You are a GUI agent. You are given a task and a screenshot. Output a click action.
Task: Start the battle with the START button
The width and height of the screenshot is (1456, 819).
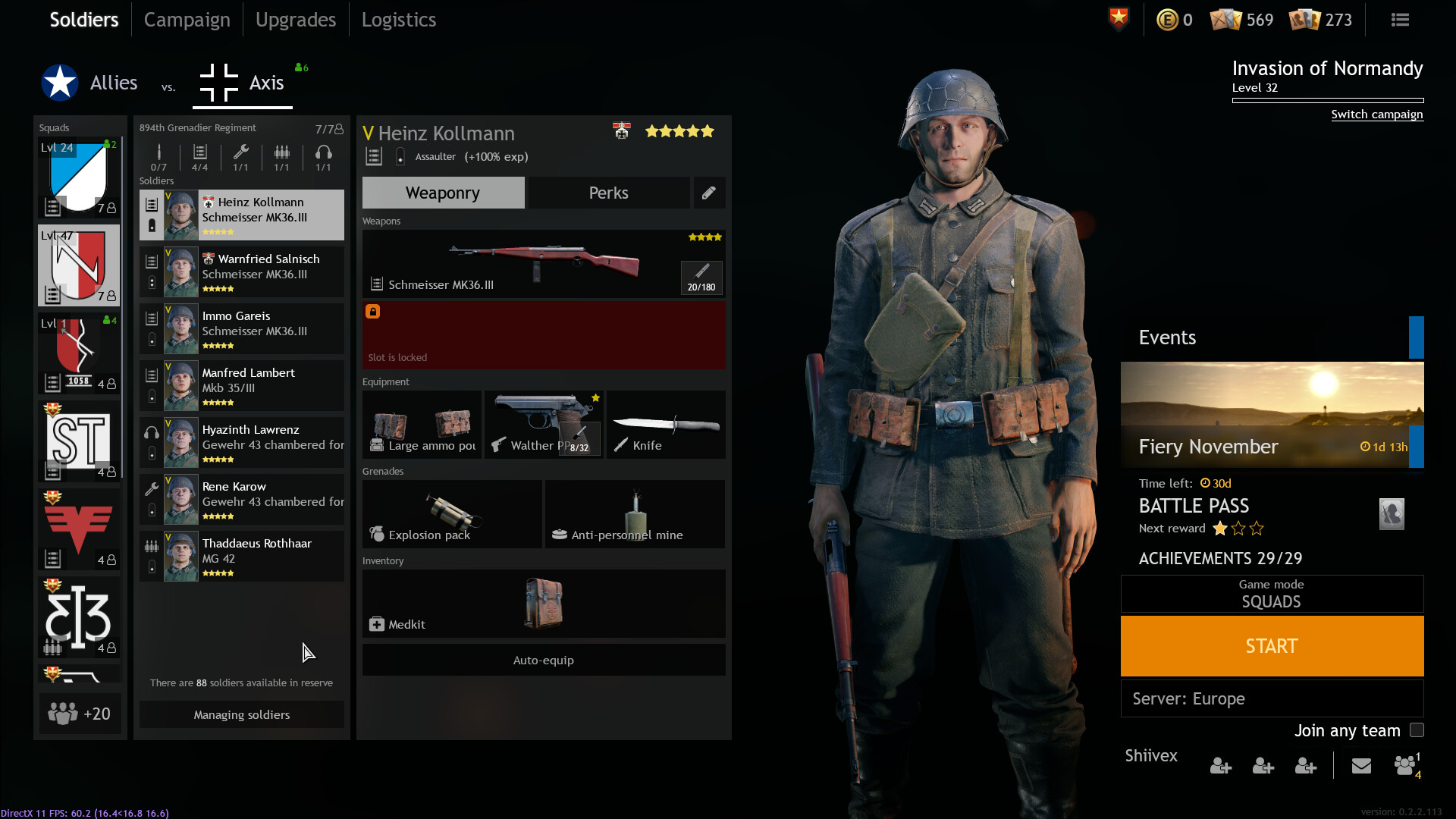click(1271, 646)
